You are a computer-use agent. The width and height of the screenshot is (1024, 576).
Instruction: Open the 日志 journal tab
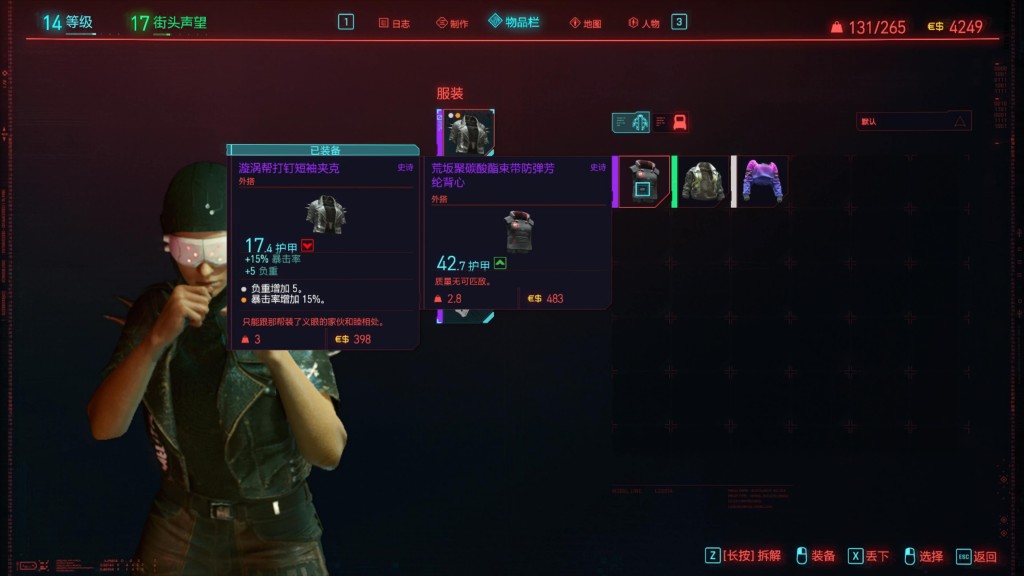395,23
